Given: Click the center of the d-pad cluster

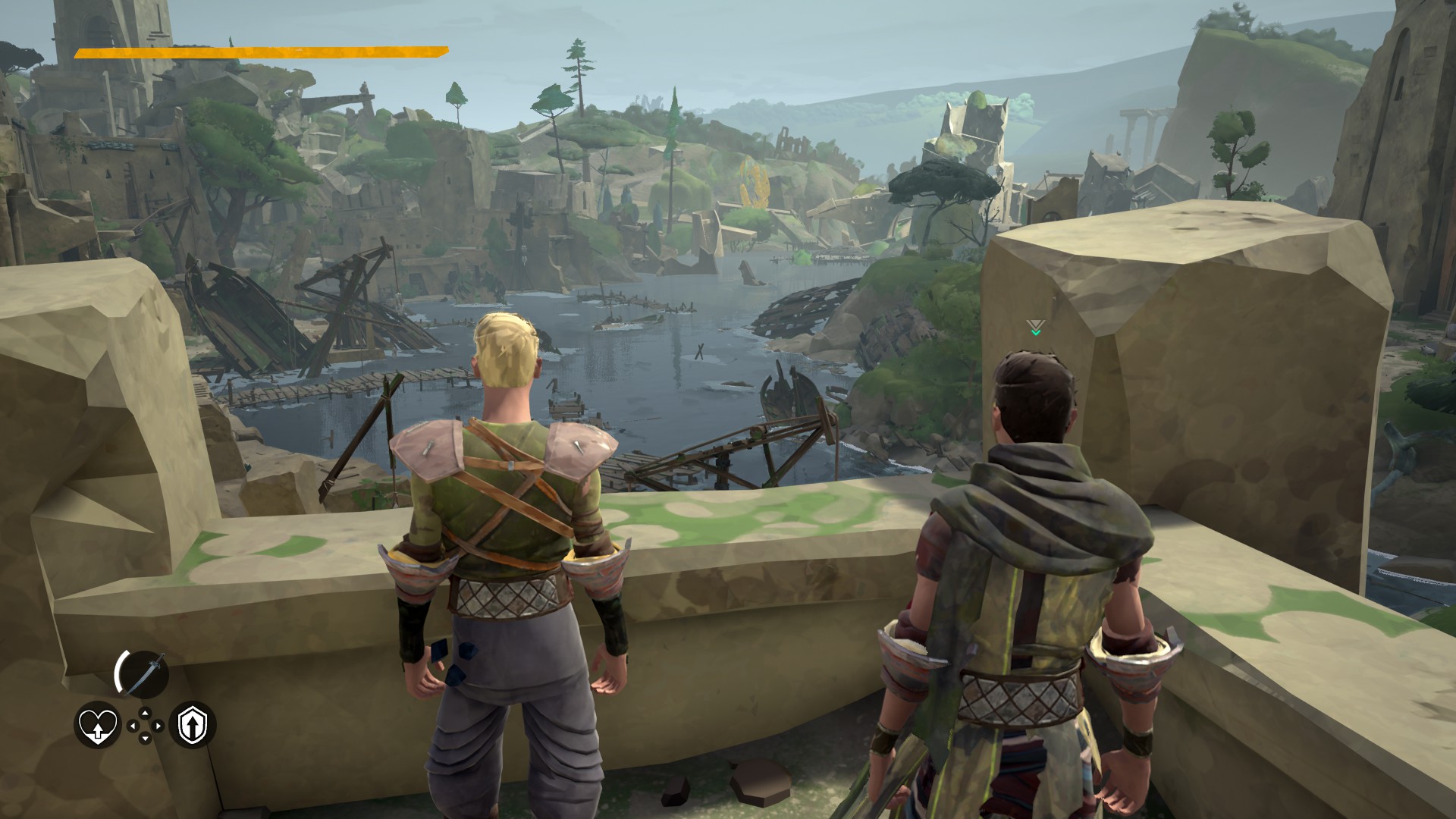Looking at the screenshot, I should tap(145, 725).
